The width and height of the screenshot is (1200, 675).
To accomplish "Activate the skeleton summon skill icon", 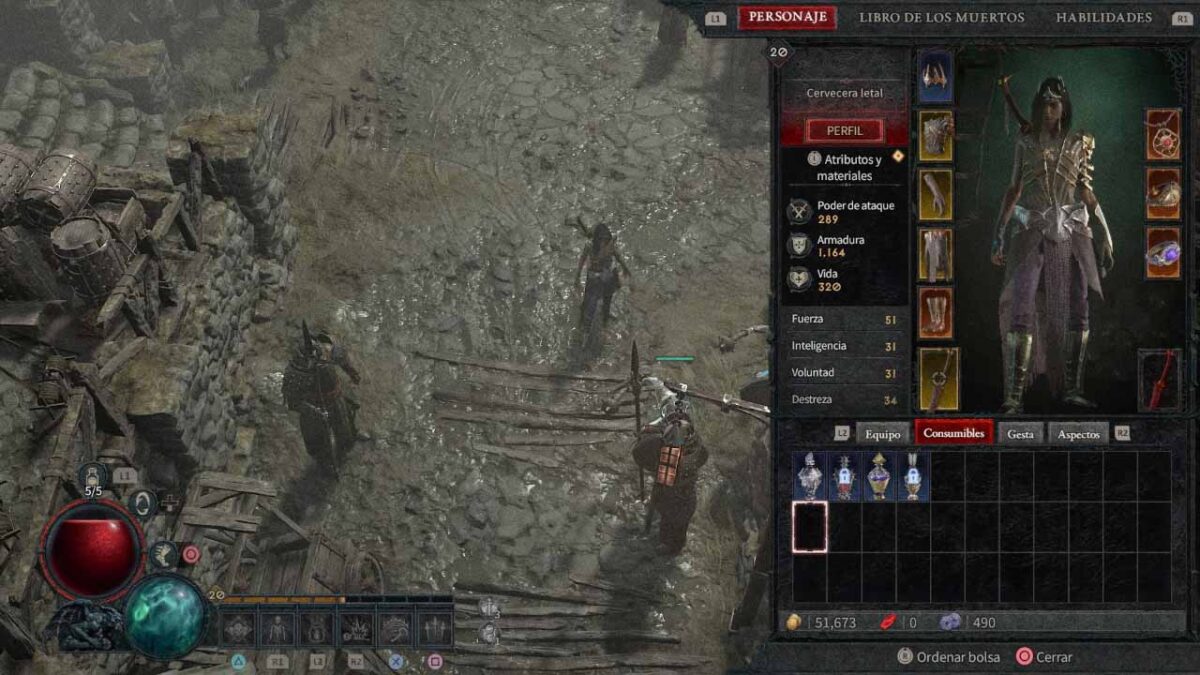I will coord(276,628).
